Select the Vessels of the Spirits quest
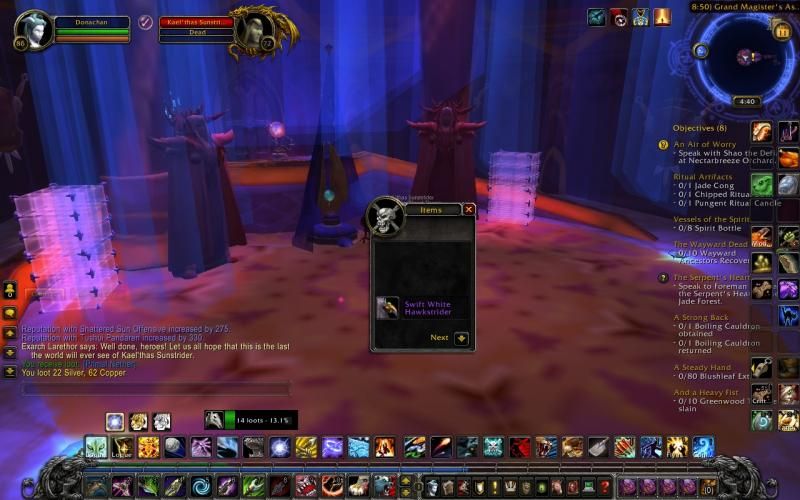This screenshot has height=500, width=800. (x=712, y=219)
